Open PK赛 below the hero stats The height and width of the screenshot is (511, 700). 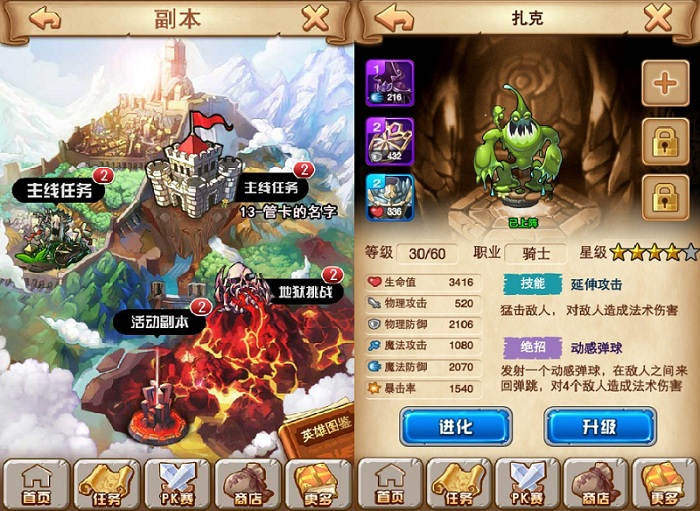coord(526,484)
